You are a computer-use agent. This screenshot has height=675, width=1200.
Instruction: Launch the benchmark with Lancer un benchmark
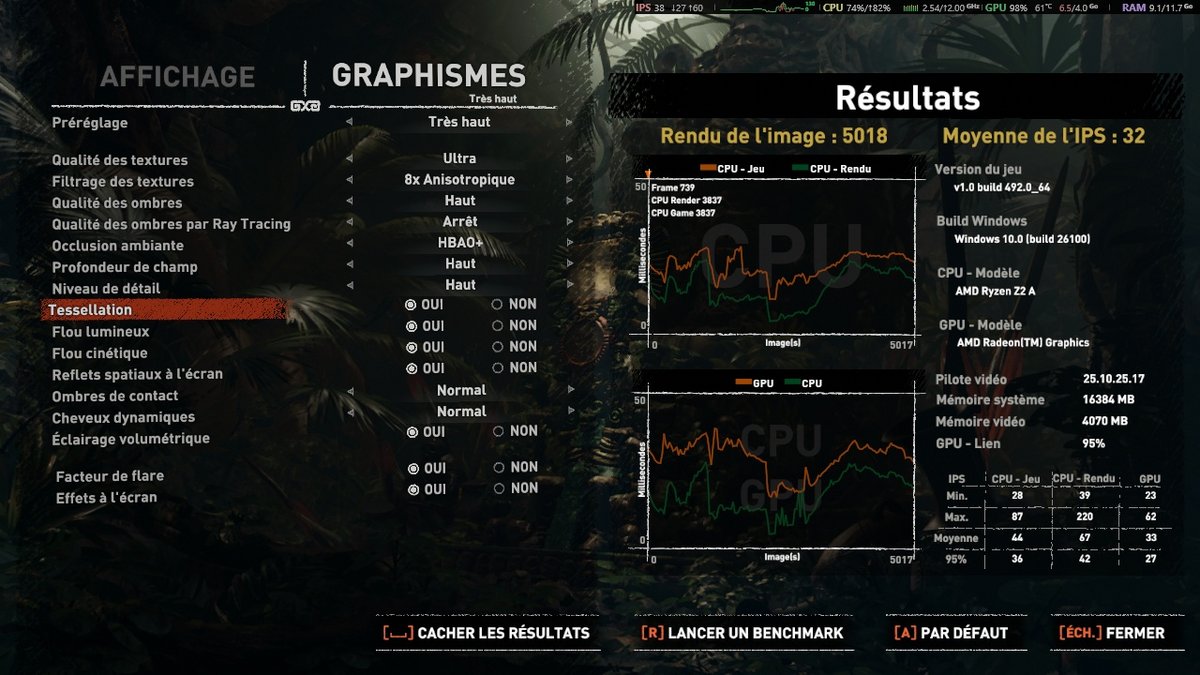742,633
